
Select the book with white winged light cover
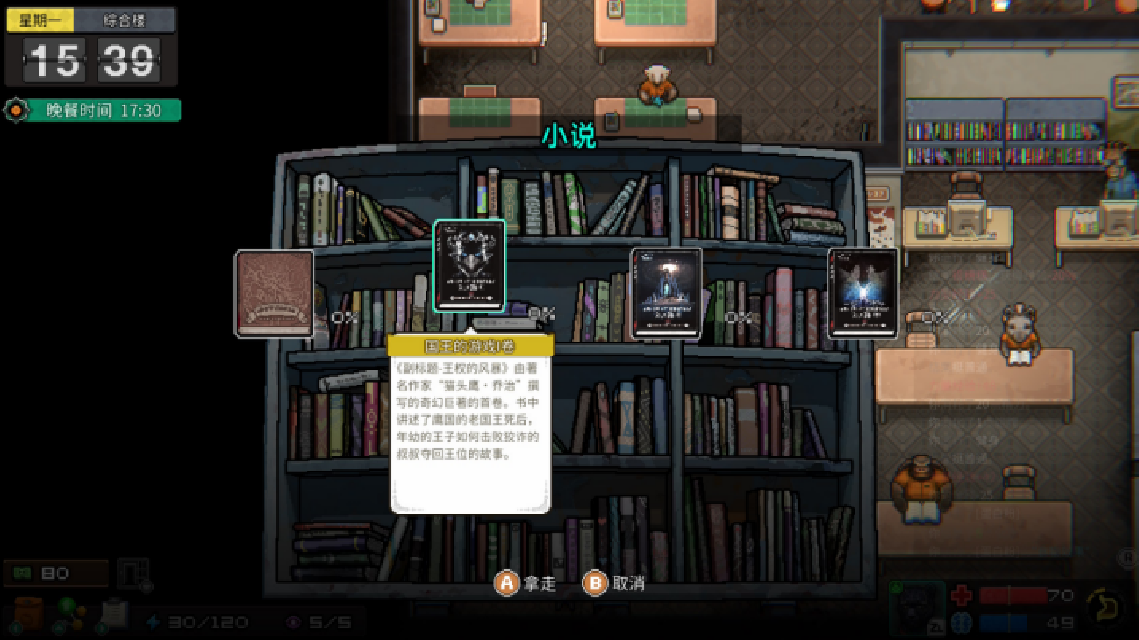click(x=862, y=293)
